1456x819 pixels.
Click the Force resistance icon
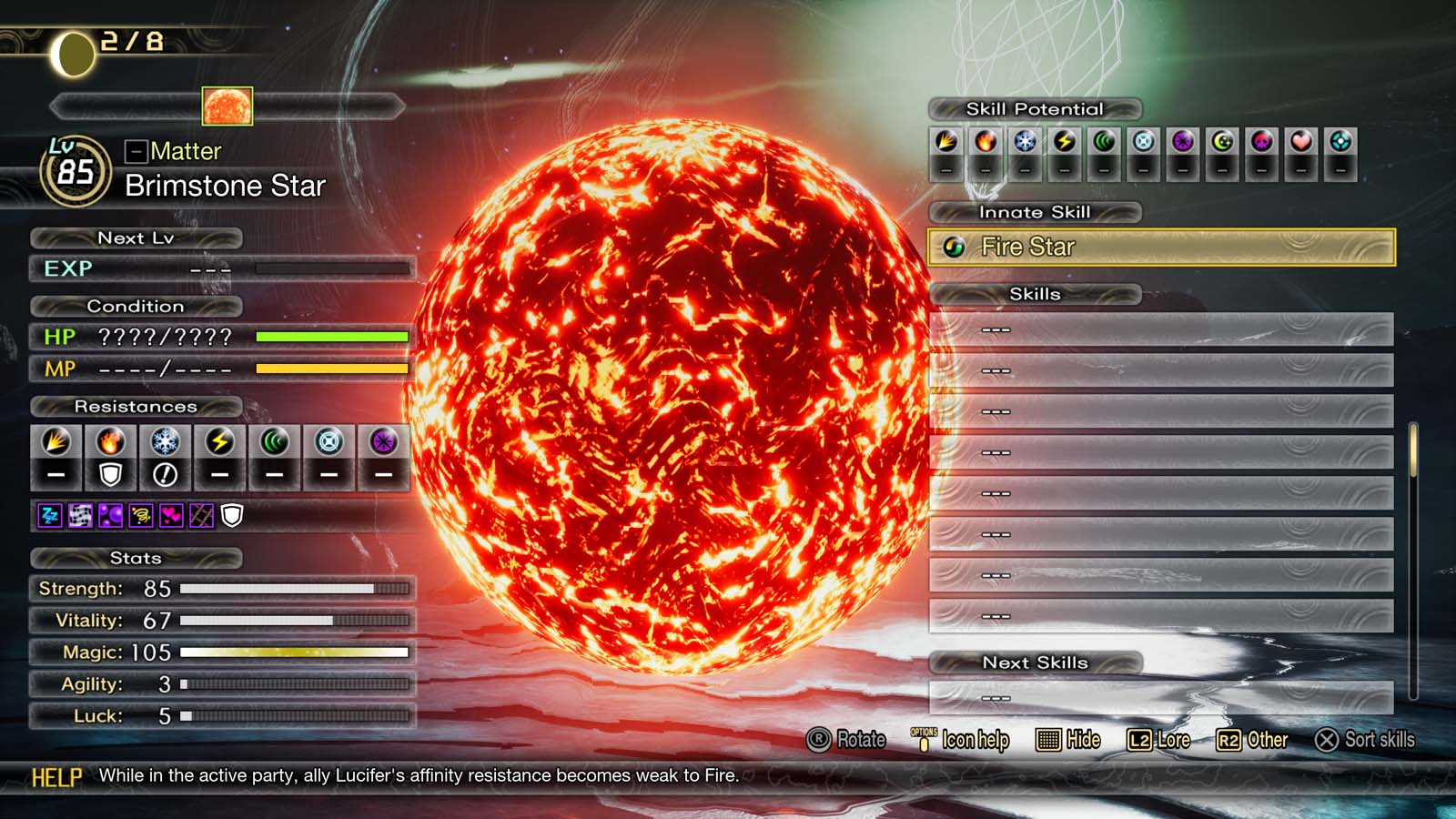(275, 442)
